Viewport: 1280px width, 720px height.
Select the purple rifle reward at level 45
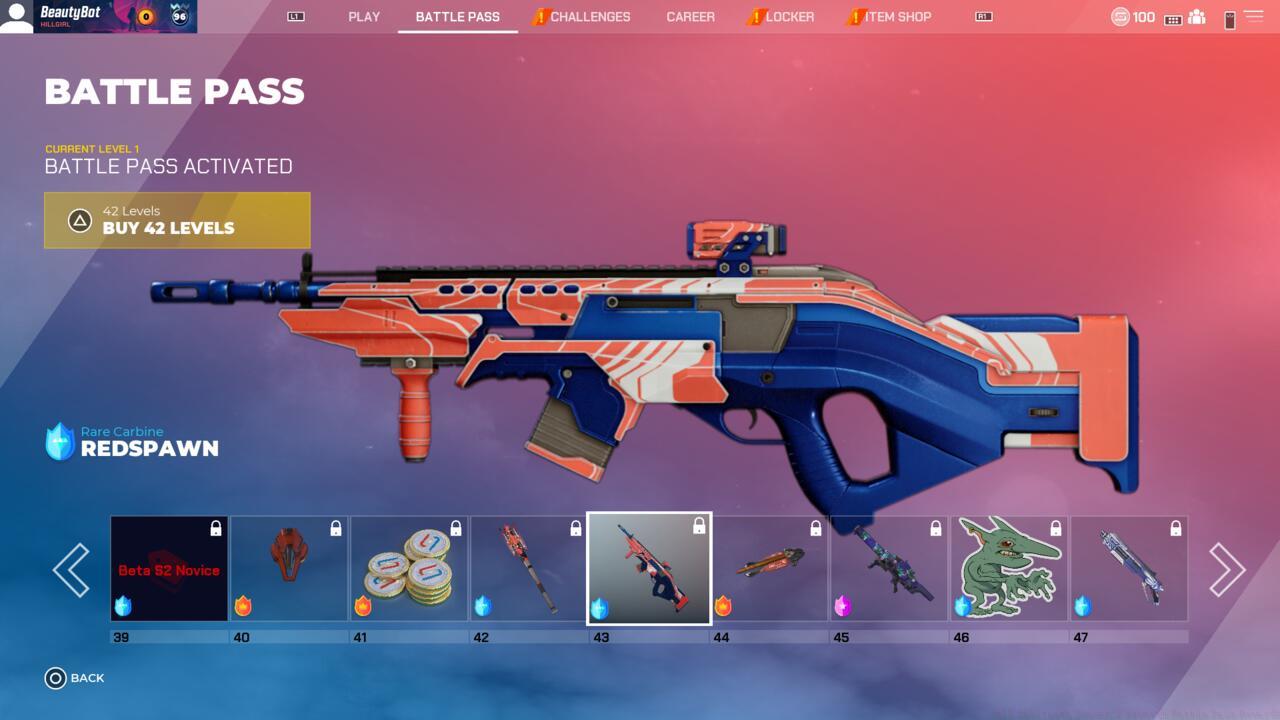[889, 569]
